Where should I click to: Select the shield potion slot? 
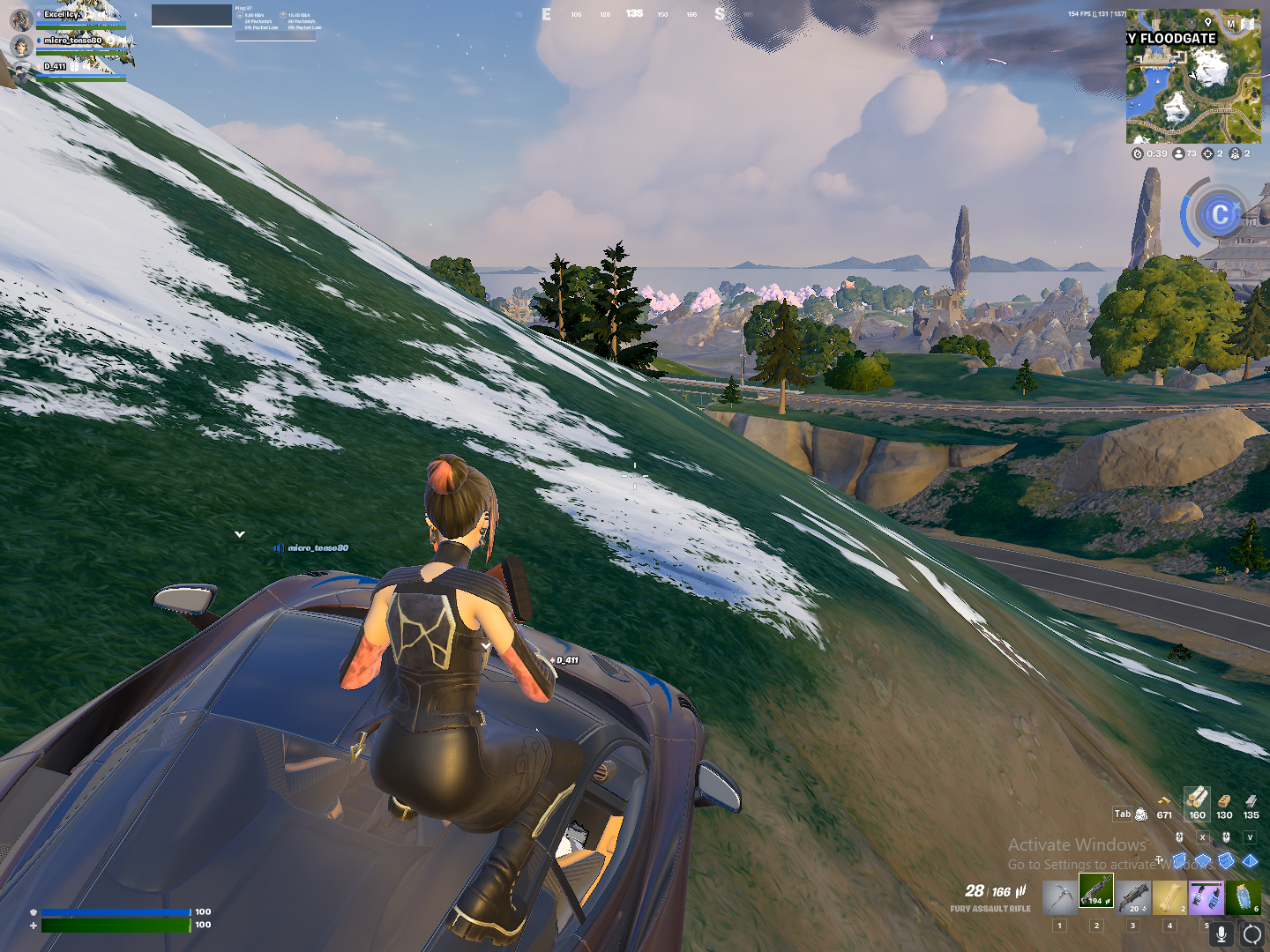(x=1243, y=896)
